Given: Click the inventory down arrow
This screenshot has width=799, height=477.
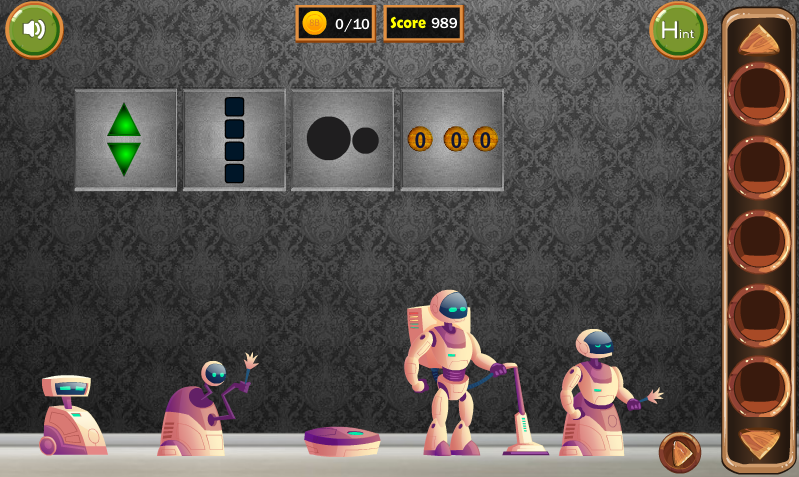Looking at the screenshot, I should (x=759, y=442).
